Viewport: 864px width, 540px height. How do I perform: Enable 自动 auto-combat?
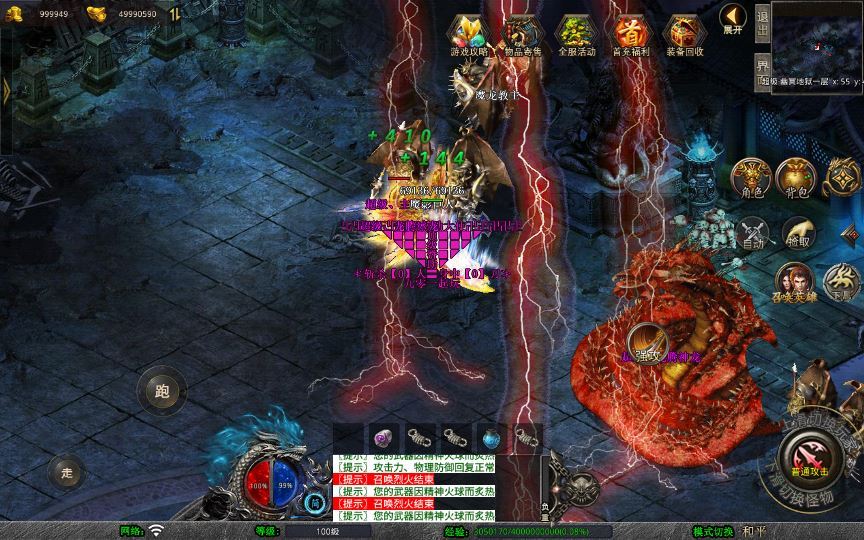752,234
